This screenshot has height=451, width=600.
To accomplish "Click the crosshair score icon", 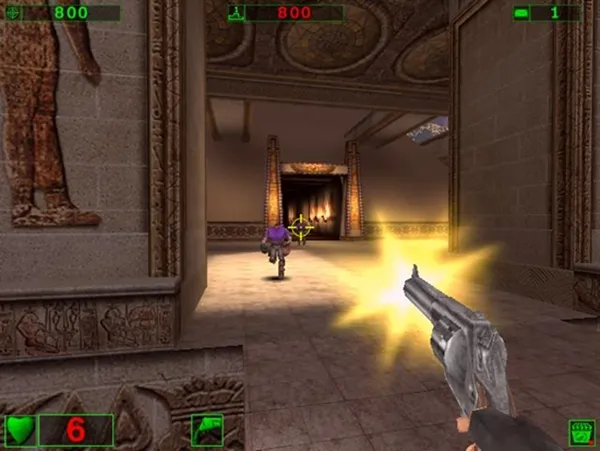I will tap(12, 13).
